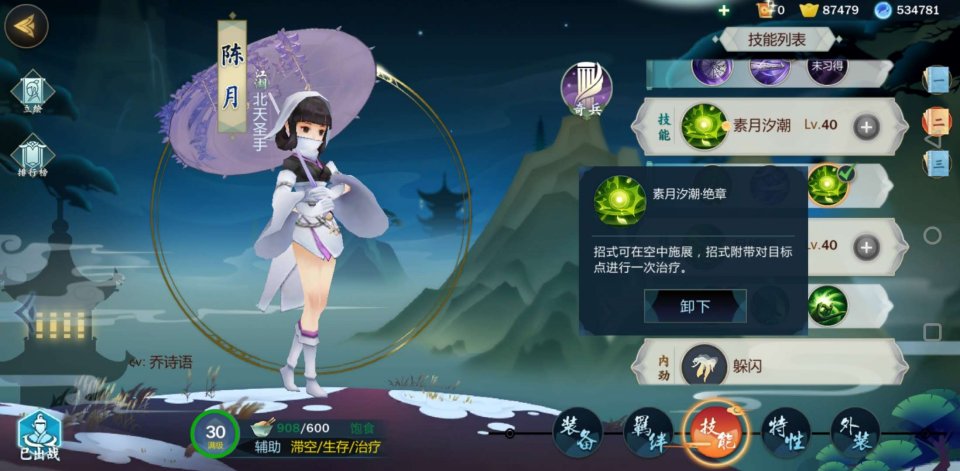This screenshot has height=471, width=960.
Task: Click the 卸下 unequip button
Action: tap(695, 306)
